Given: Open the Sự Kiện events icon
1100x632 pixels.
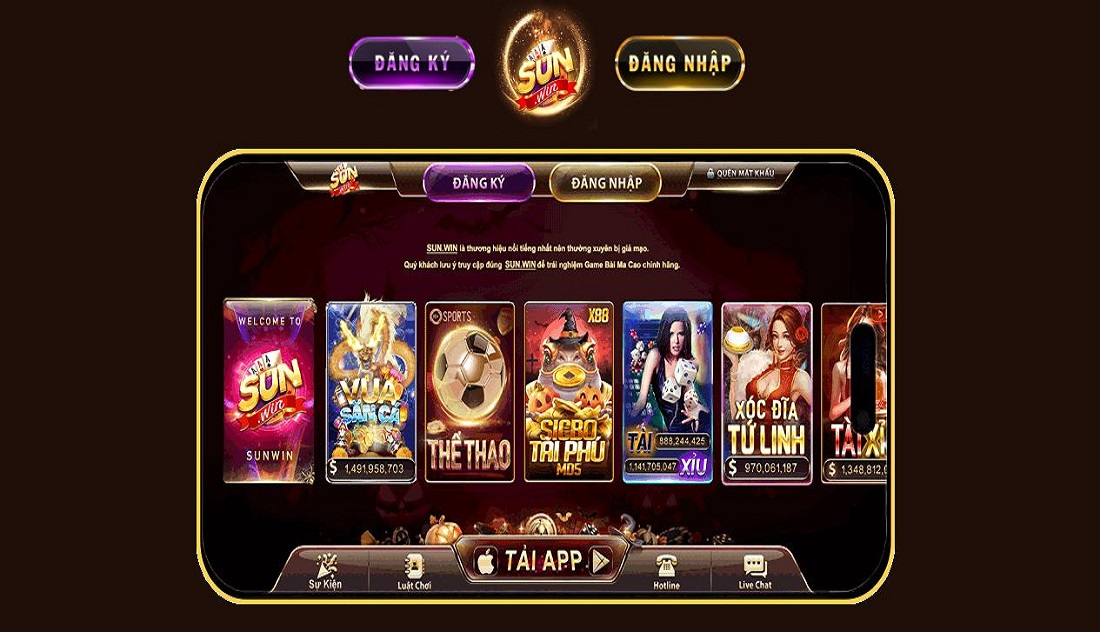Looking at the screenshot, I should point(326,572).
